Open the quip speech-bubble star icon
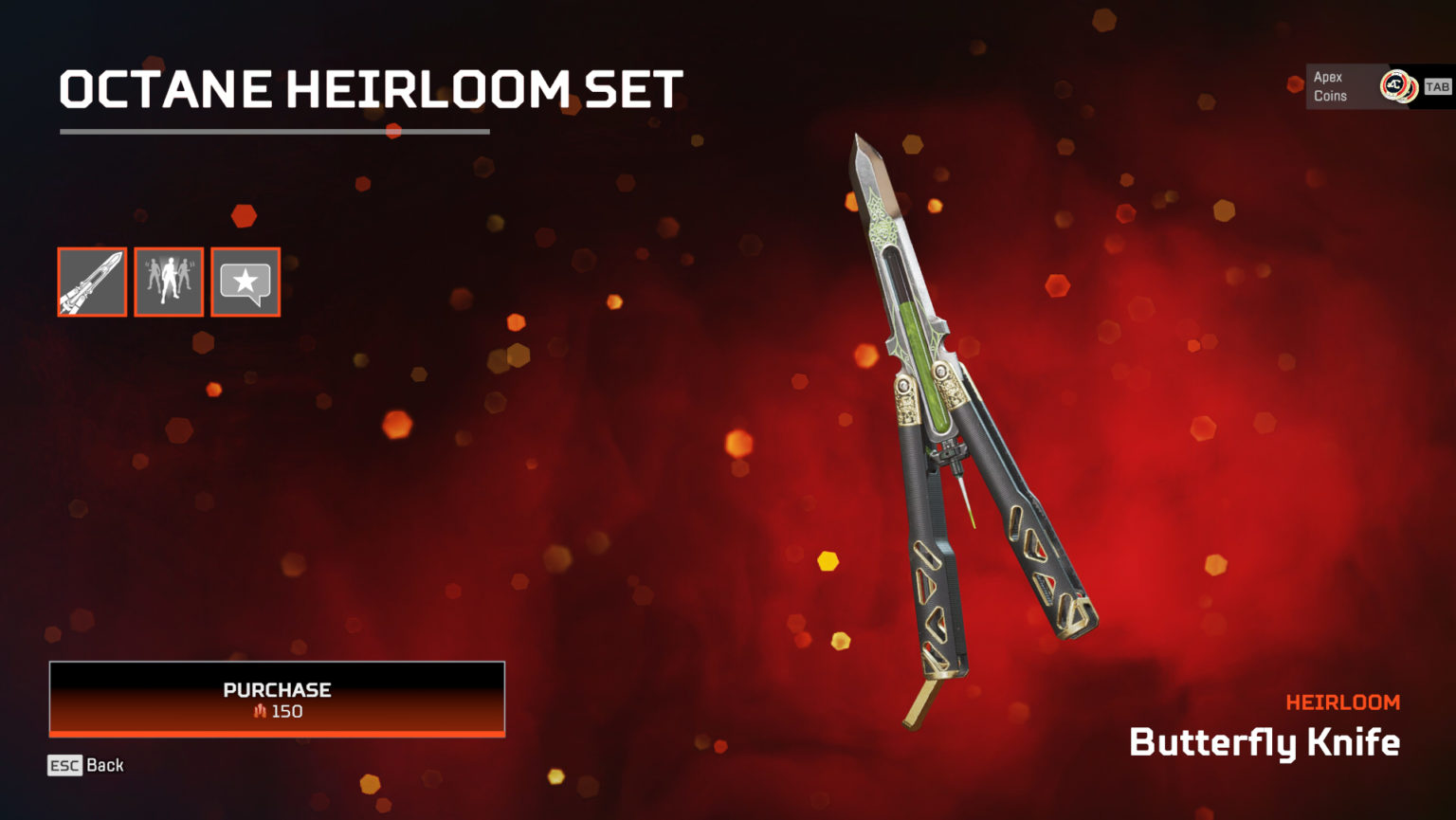The height and width of the screenshot is (820, 1456). [x=245, y=282]
